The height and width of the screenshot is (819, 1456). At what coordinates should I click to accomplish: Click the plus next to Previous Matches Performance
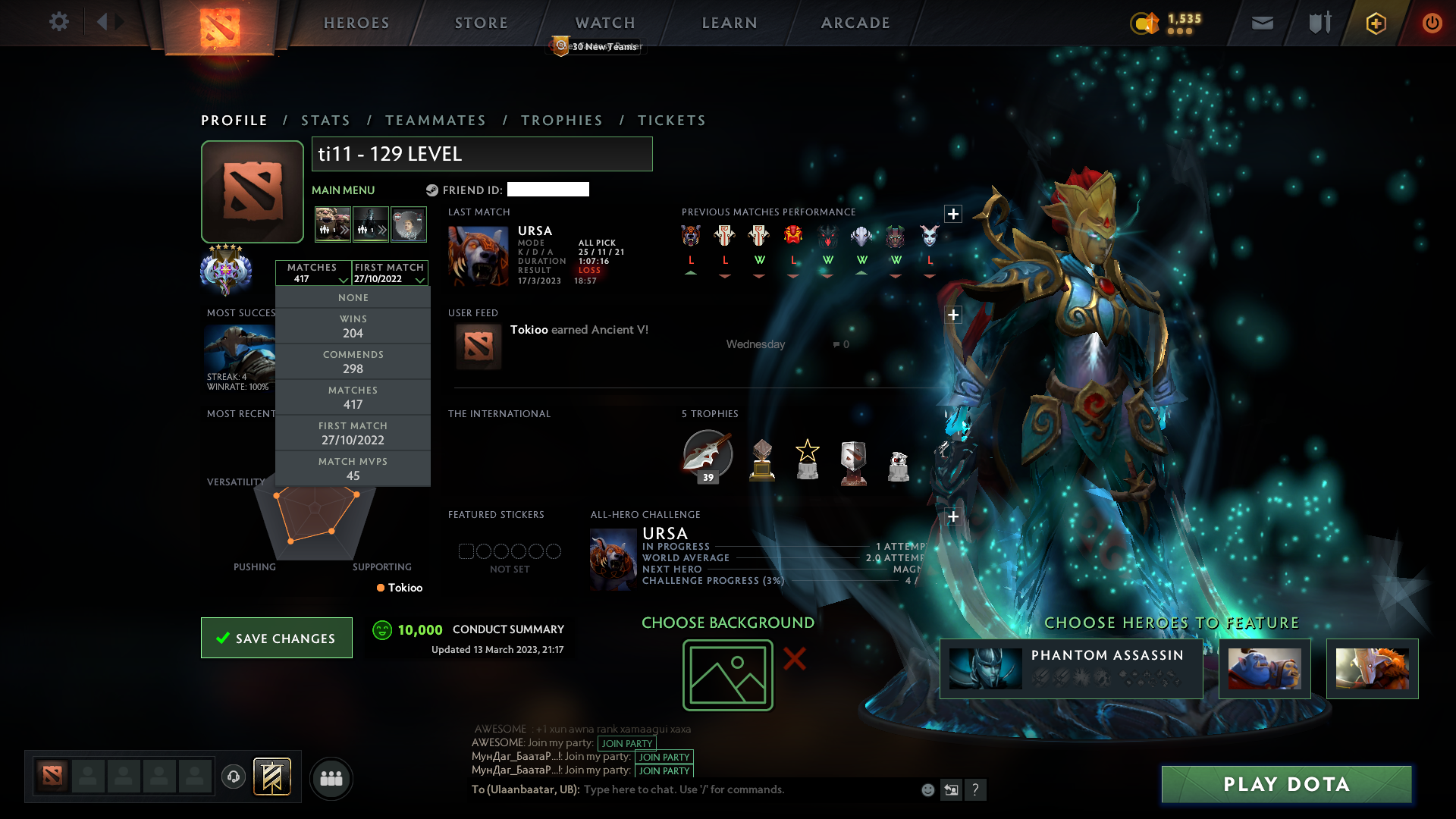953,214
